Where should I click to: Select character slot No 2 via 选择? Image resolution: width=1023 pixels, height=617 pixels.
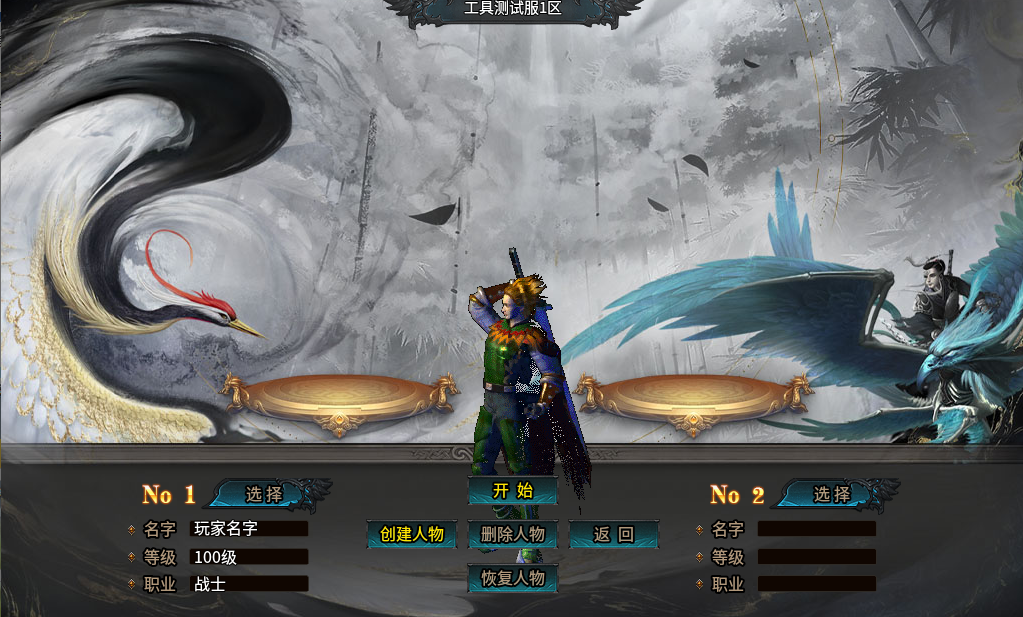coord(832,494)
